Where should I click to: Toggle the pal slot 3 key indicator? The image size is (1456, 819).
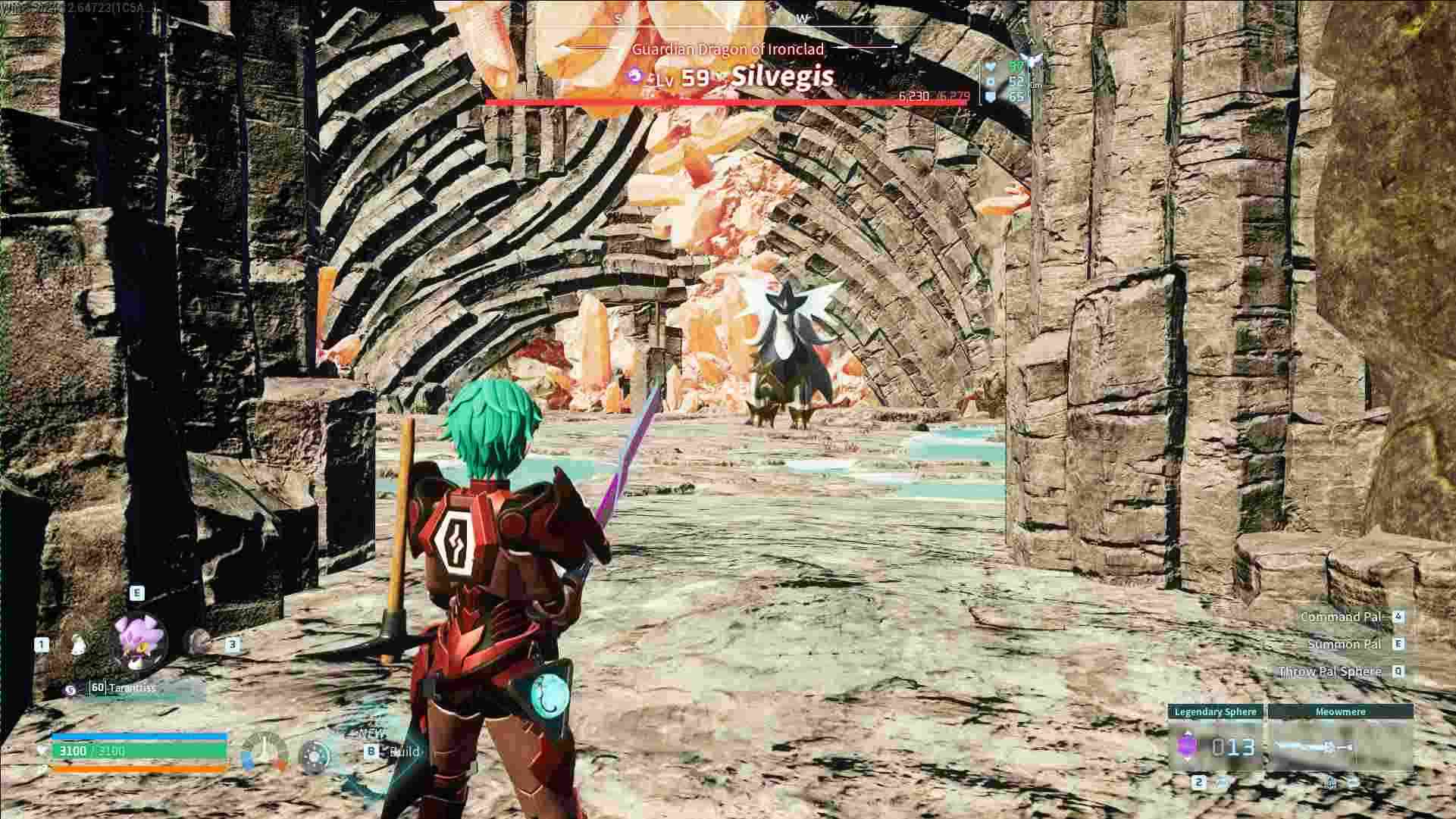click(233, 645)
